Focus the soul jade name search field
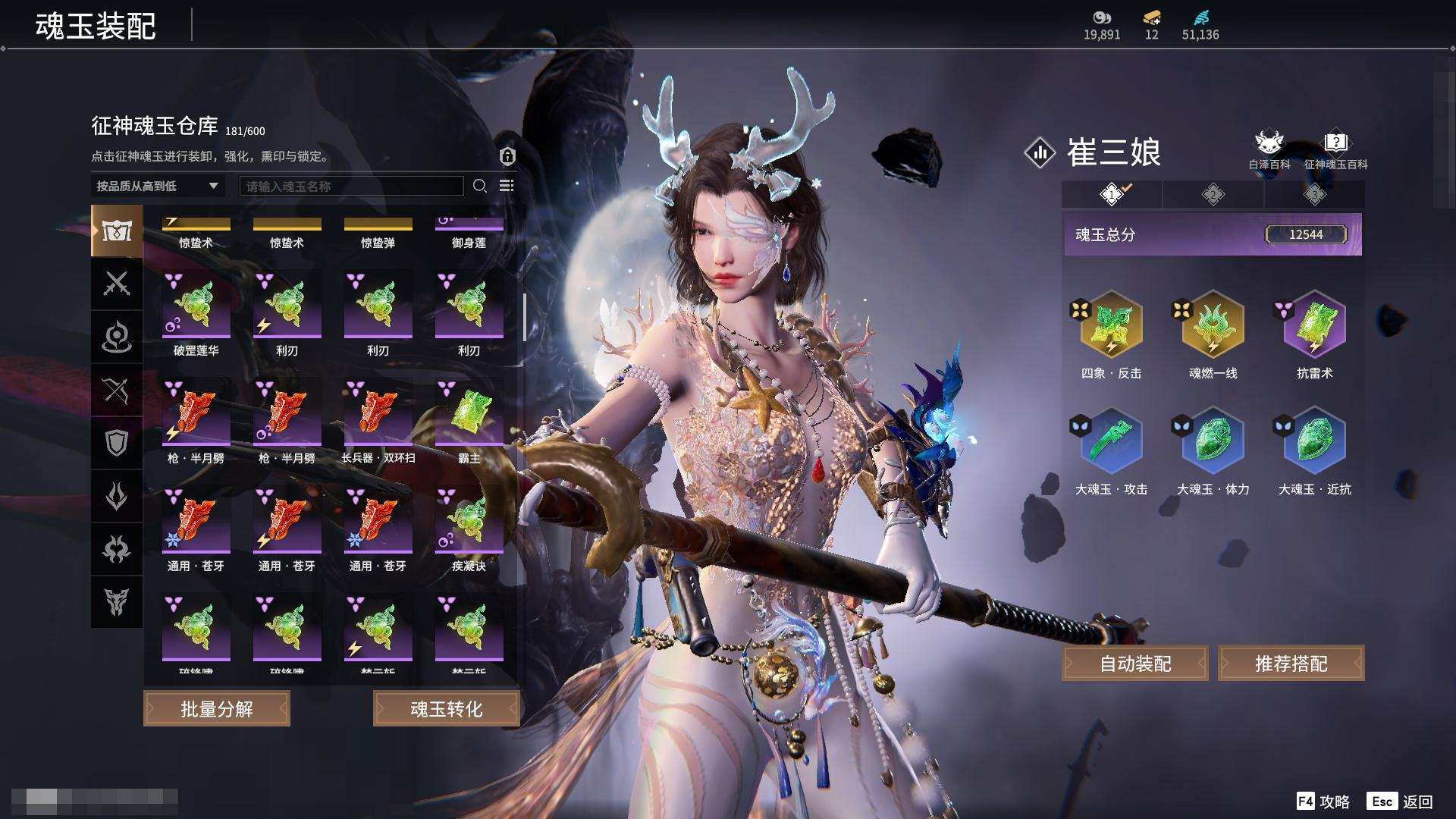 tap(351, 186)
